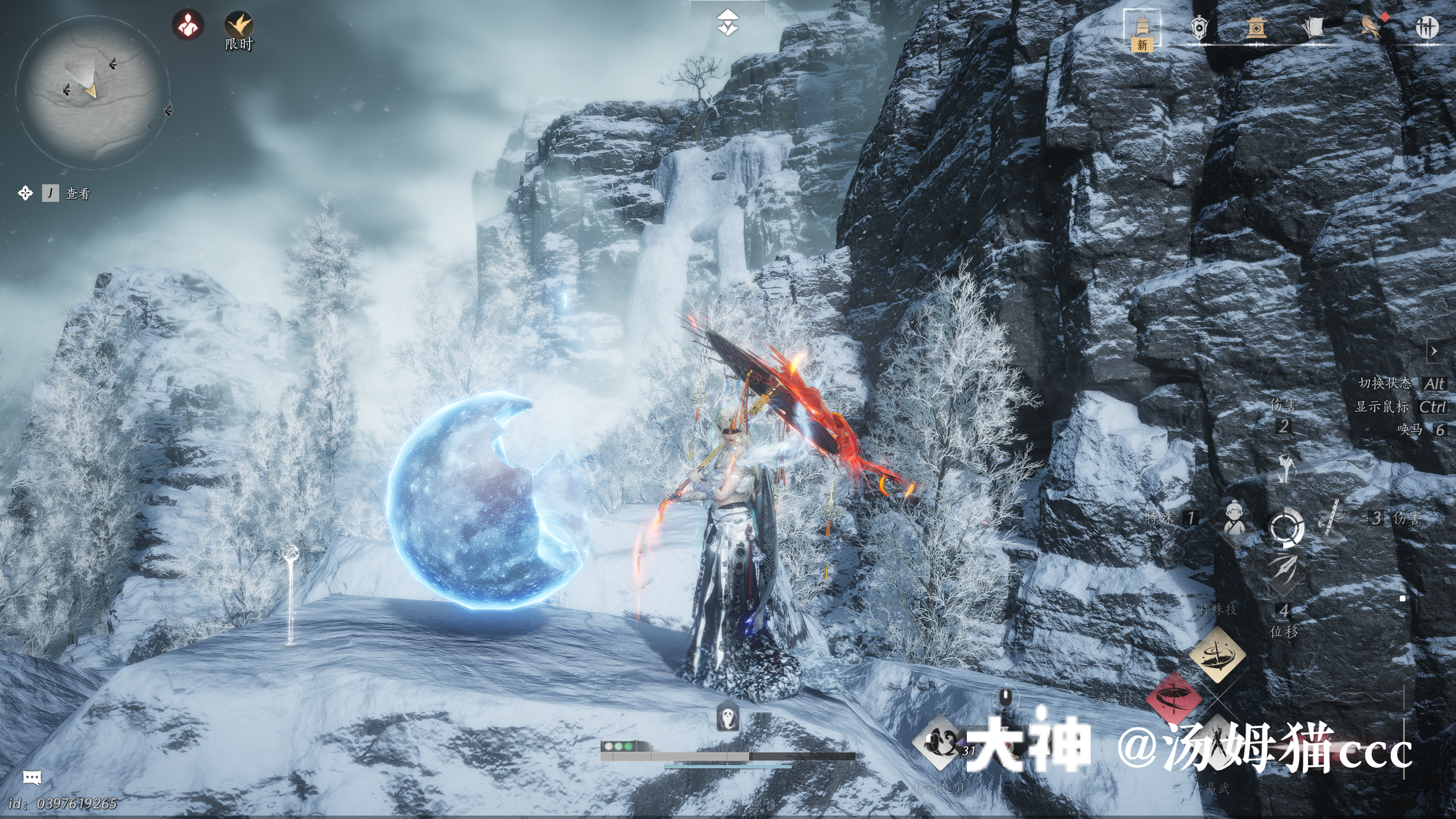
Task: Click the red character silhouette icon
Action: [x=188, y=26]
